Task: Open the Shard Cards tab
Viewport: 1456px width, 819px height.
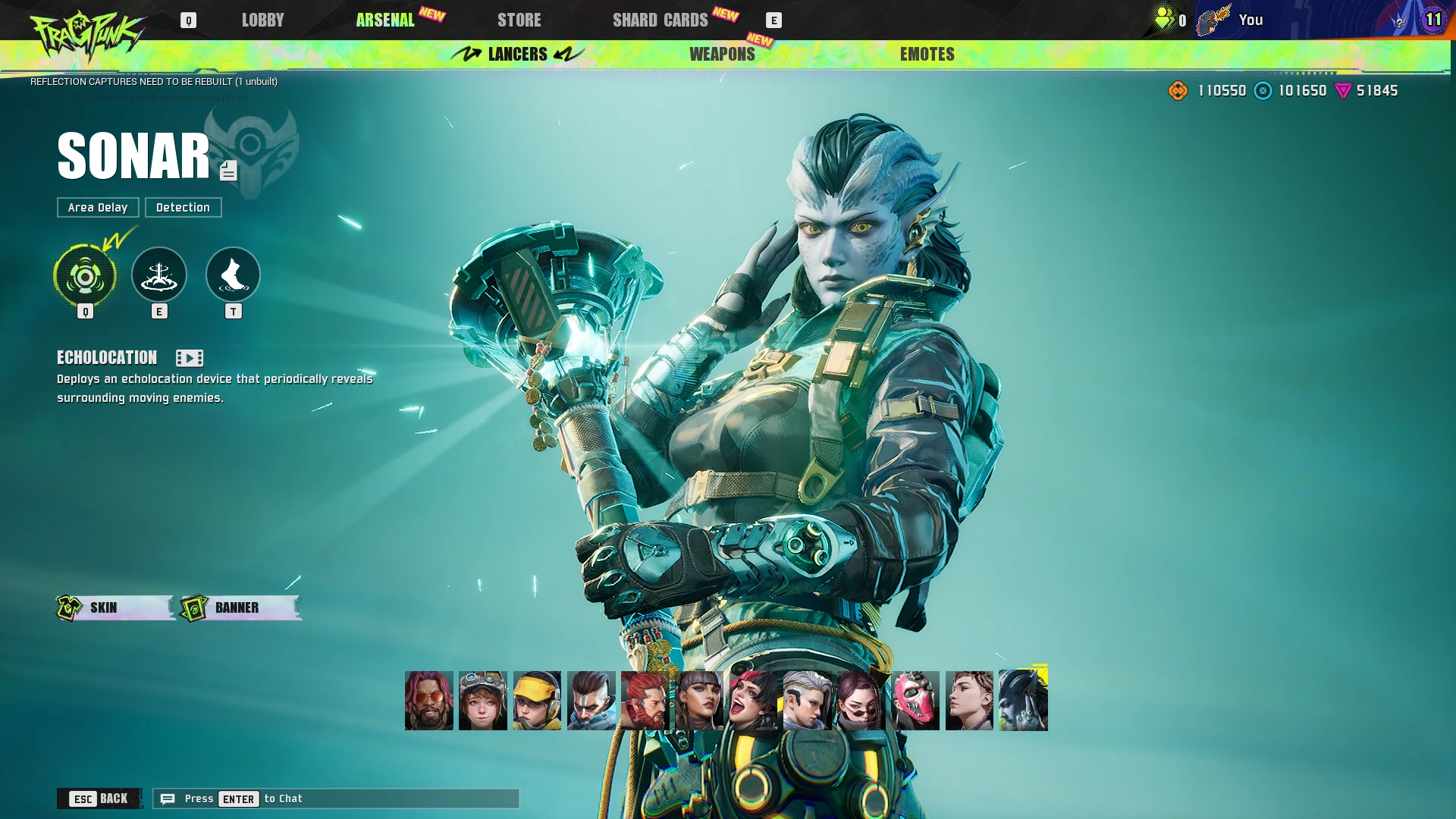Action: pos(660,20)
